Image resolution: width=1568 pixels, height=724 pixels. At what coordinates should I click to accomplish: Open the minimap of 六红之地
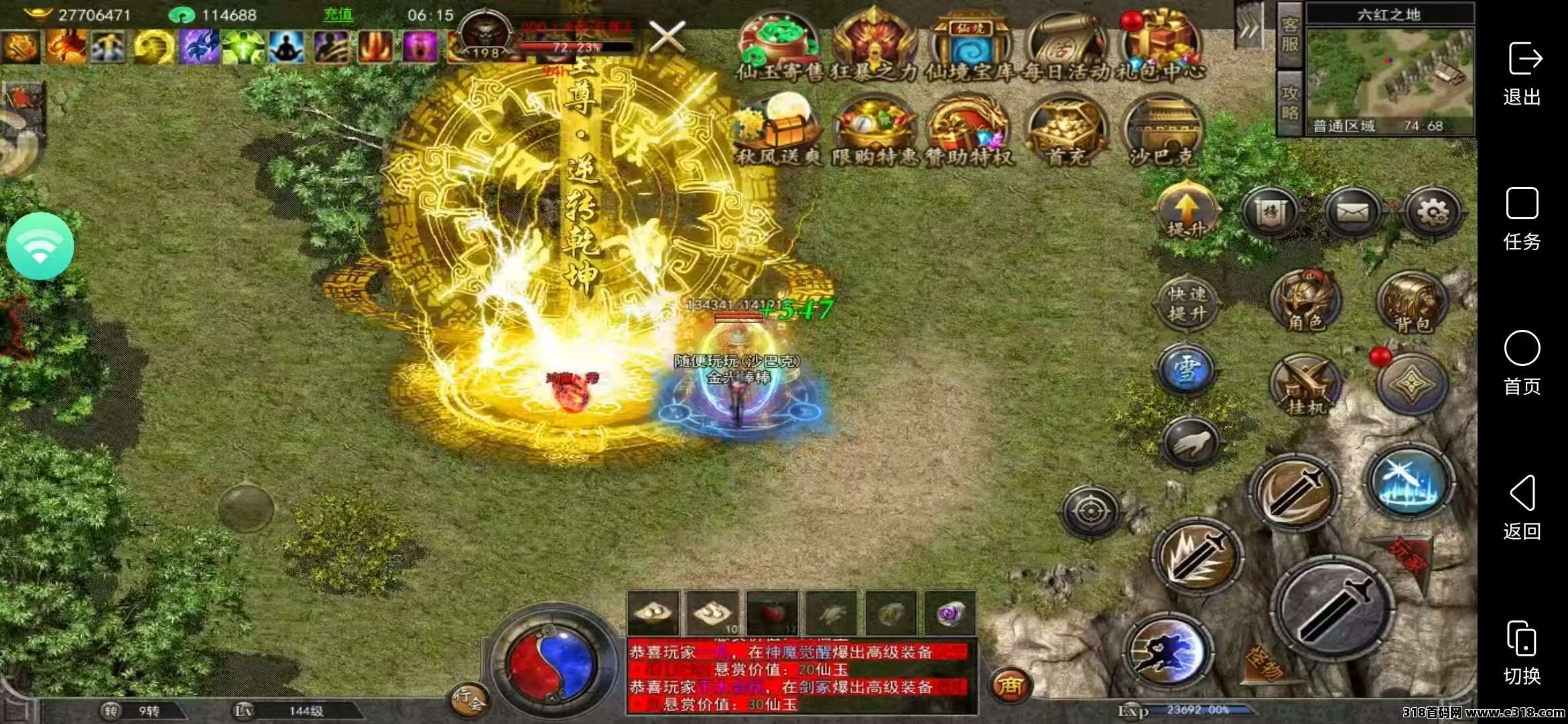point(1389,72)
